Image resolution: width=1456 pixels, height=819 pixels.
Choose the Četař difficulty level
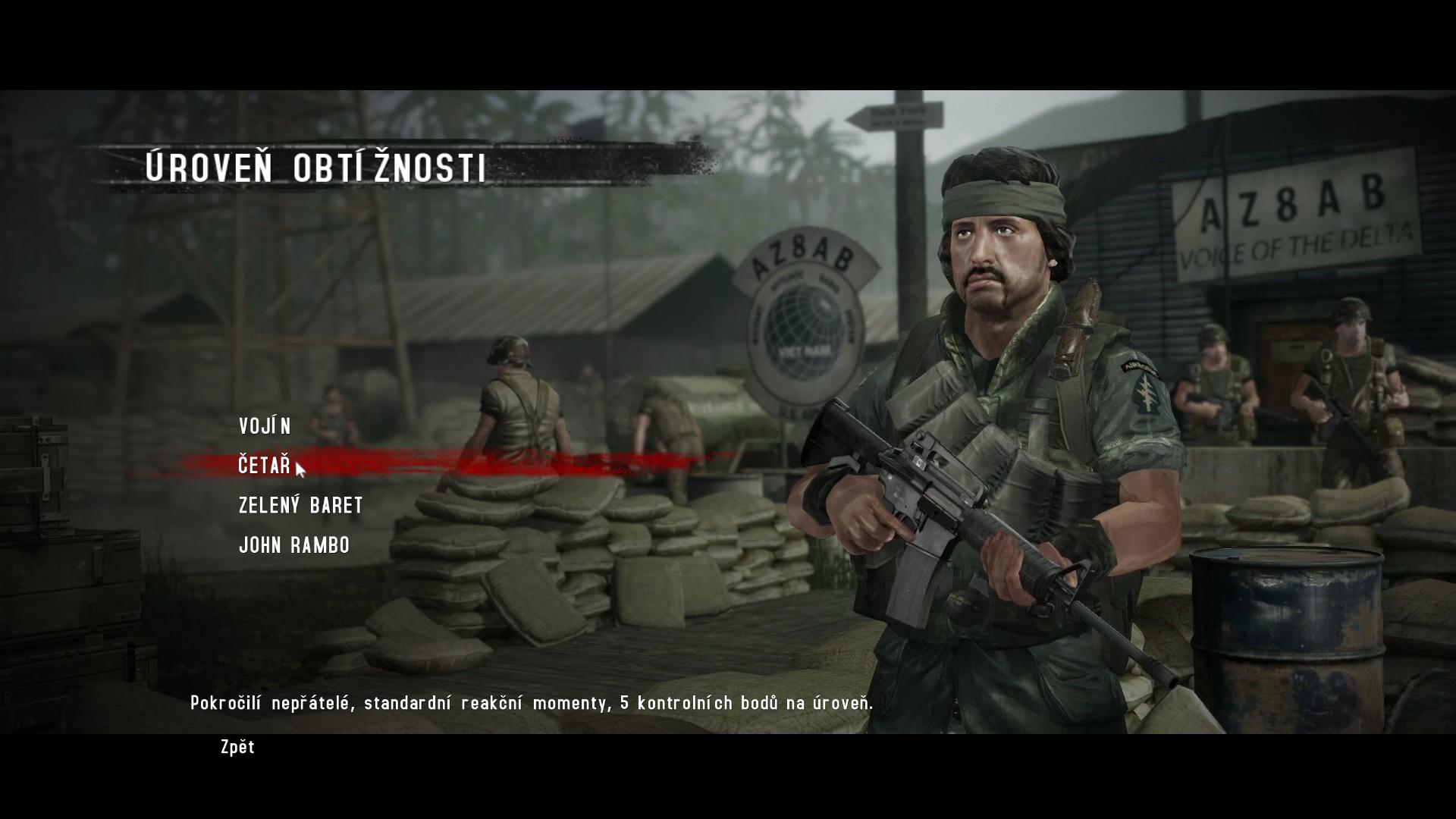click(x=264, y=465)
